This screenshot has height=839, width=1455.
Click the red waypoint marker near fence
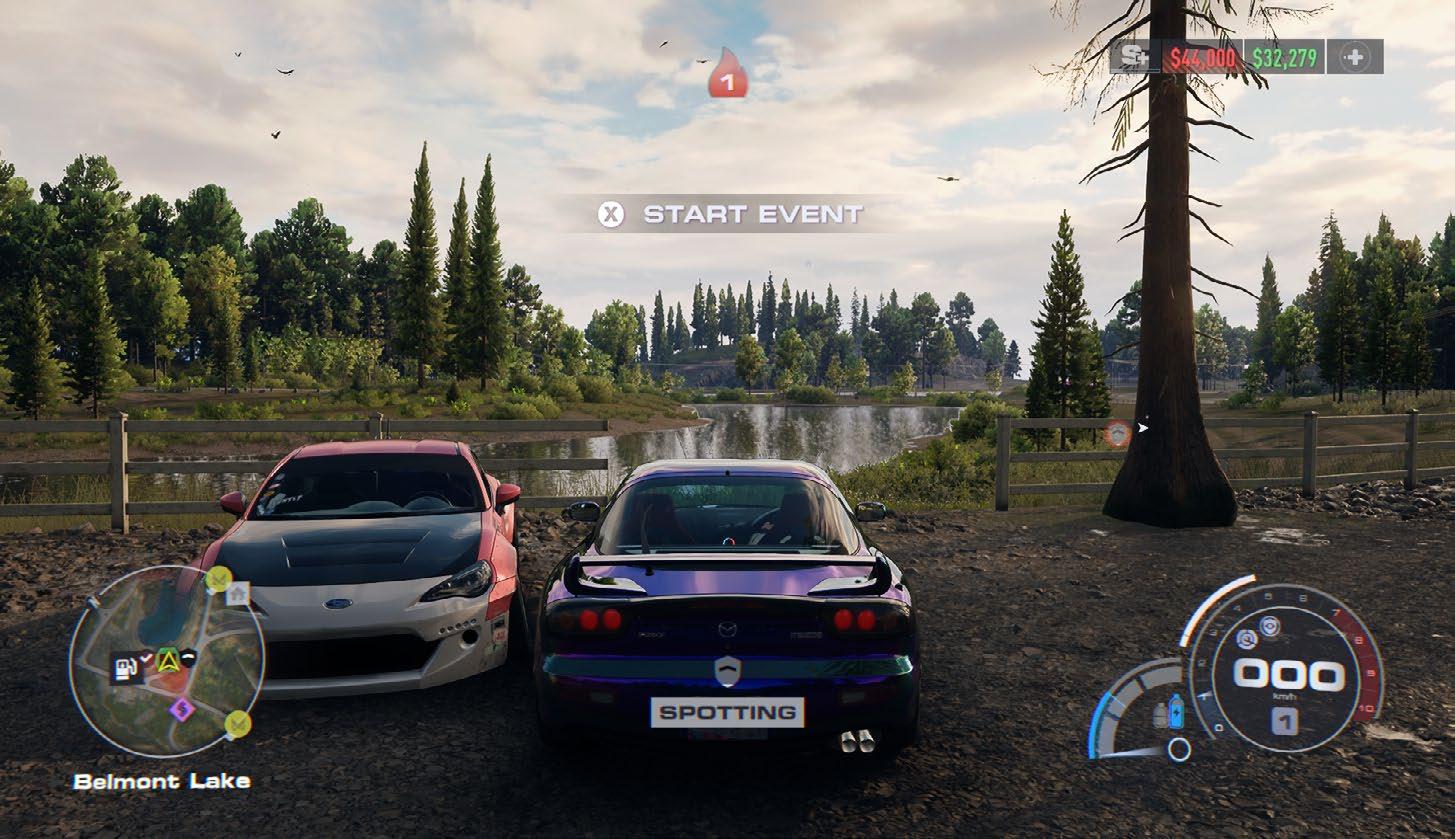[1116, 433]
